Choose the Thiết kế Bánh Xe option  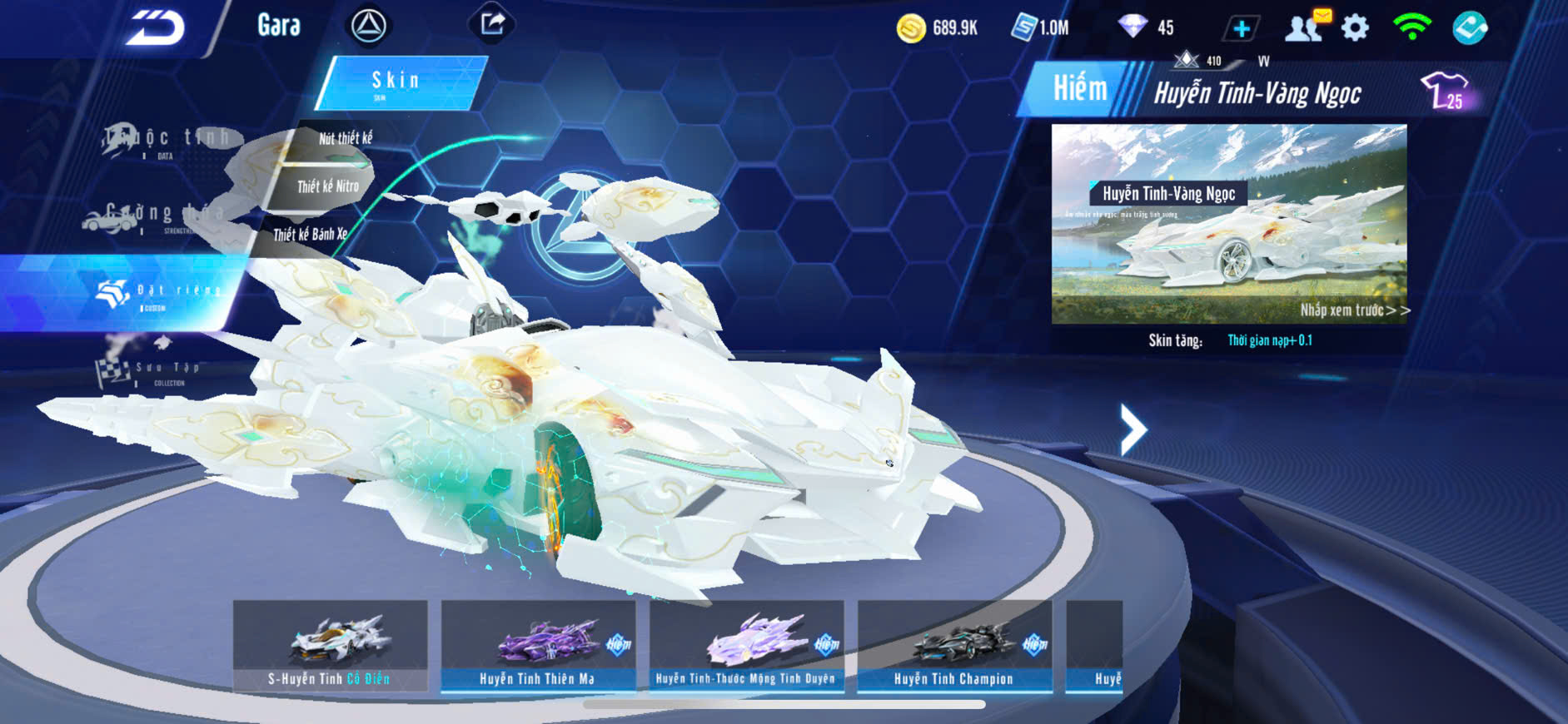coord(309,235)
